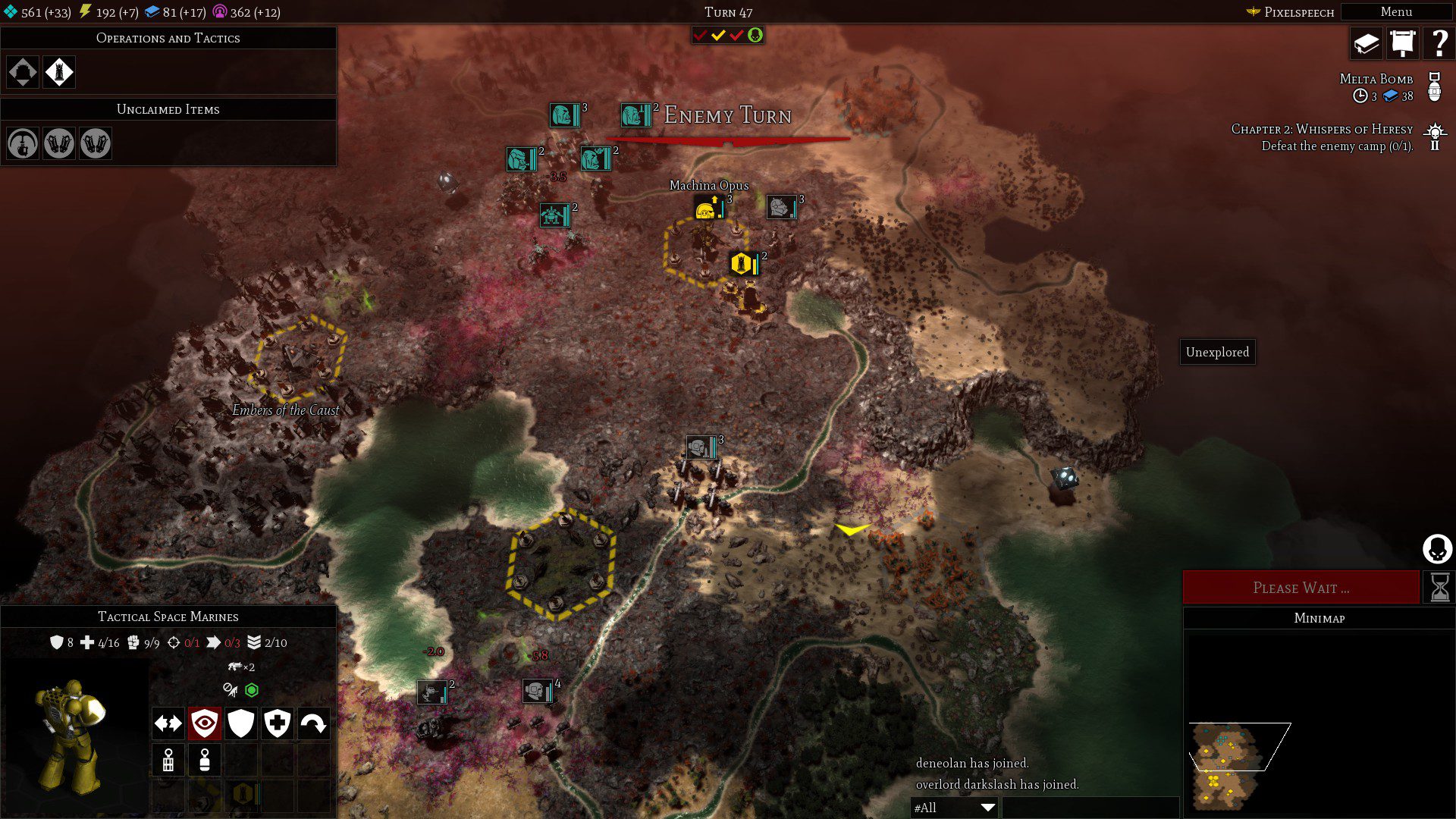Click the diamond Operations icon

(23, 72)
